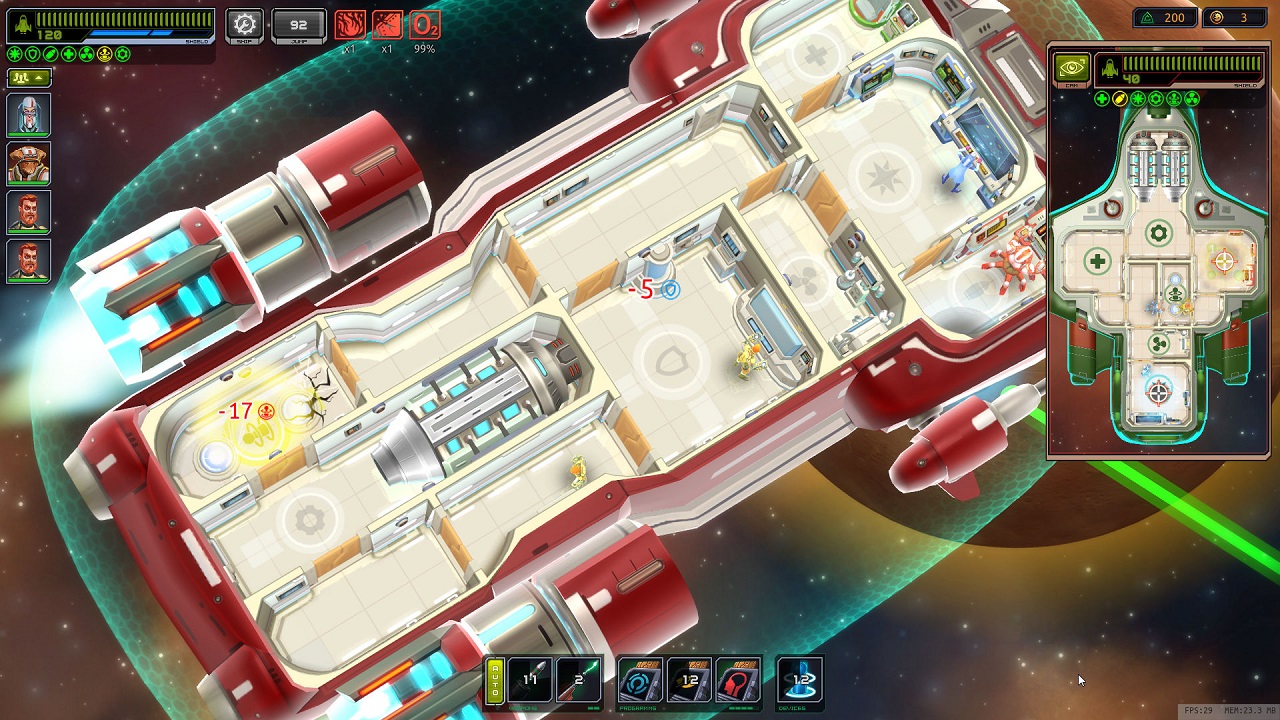Target the enemy engine gear room
1280x720 pixels.
click(x=1158, y=235)
